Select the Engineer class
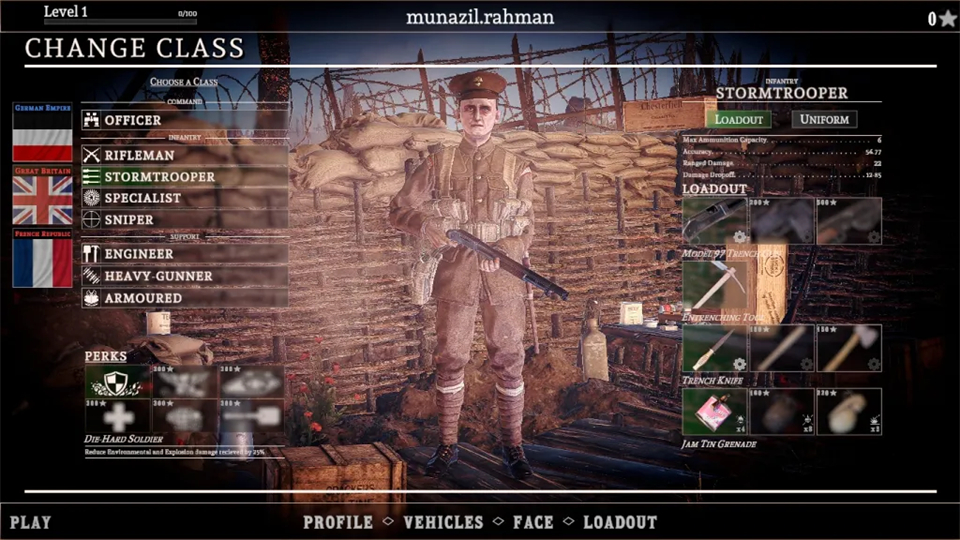960x540 pixels. pyautogui.click(x=139, y=254)
